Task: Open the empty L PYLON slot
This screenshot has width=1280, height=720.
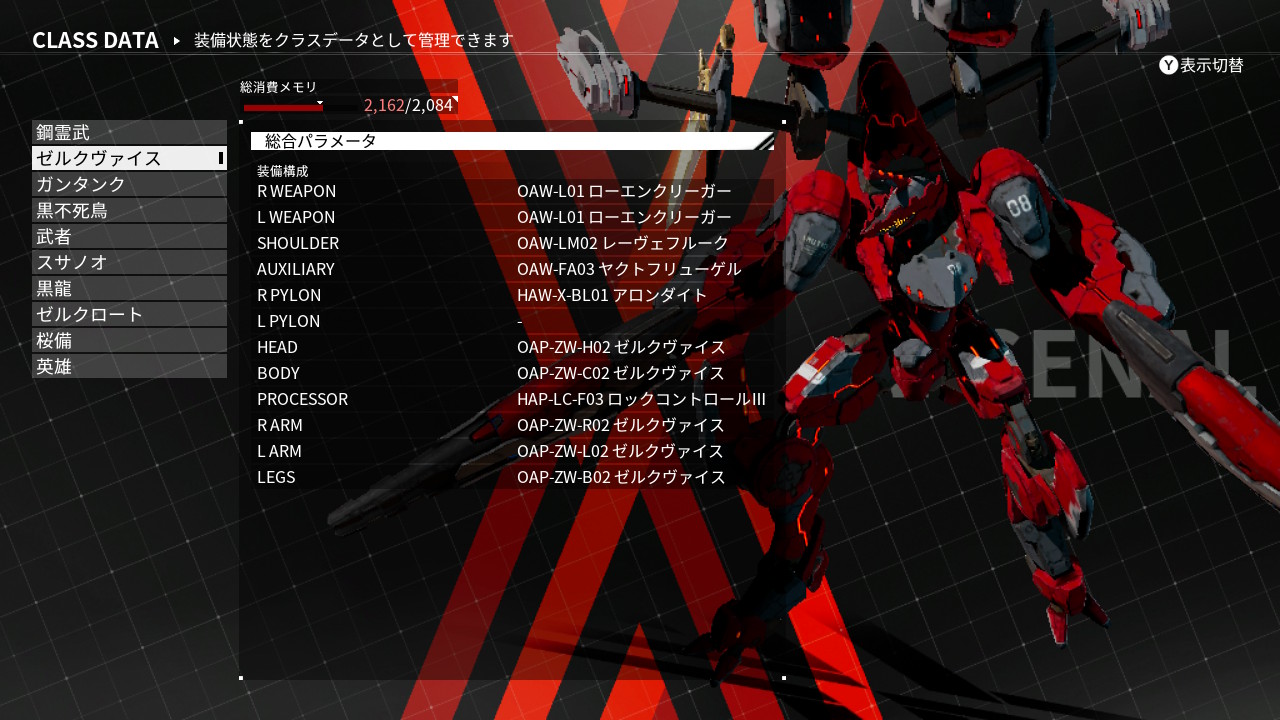Action: point(500,321)
